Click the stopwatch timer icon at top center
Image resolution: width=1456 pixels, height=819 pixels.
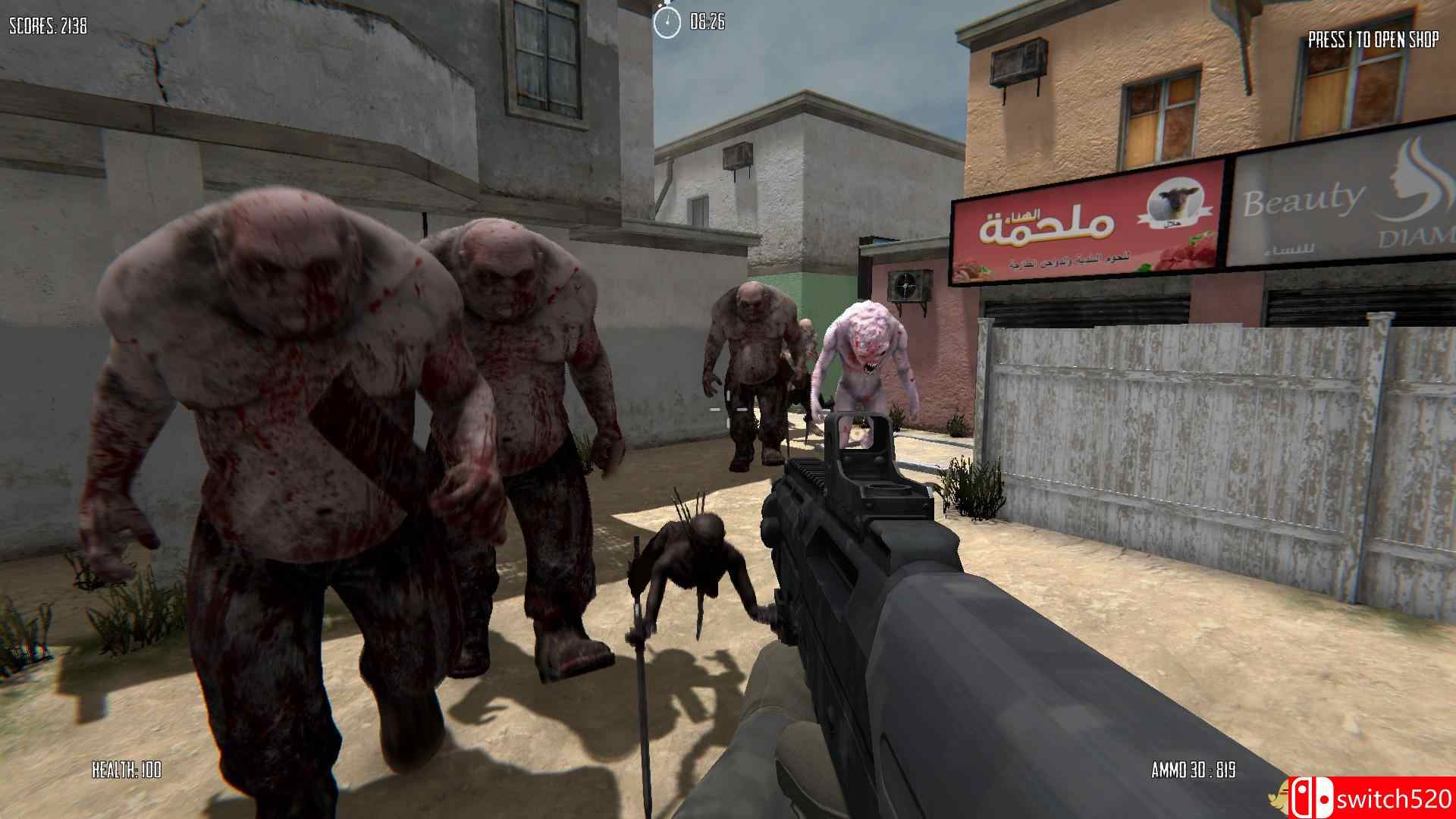(667, 21)
